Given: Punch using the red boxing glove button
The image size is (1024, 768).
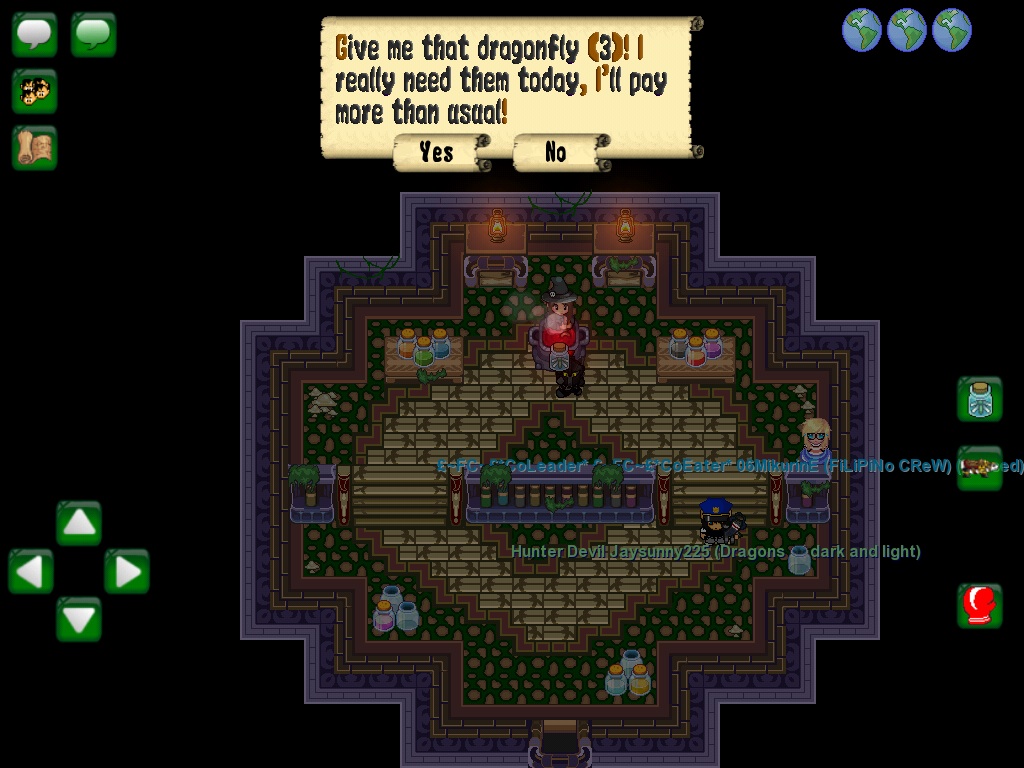Looking at the screenshot, I should point(979,606).
